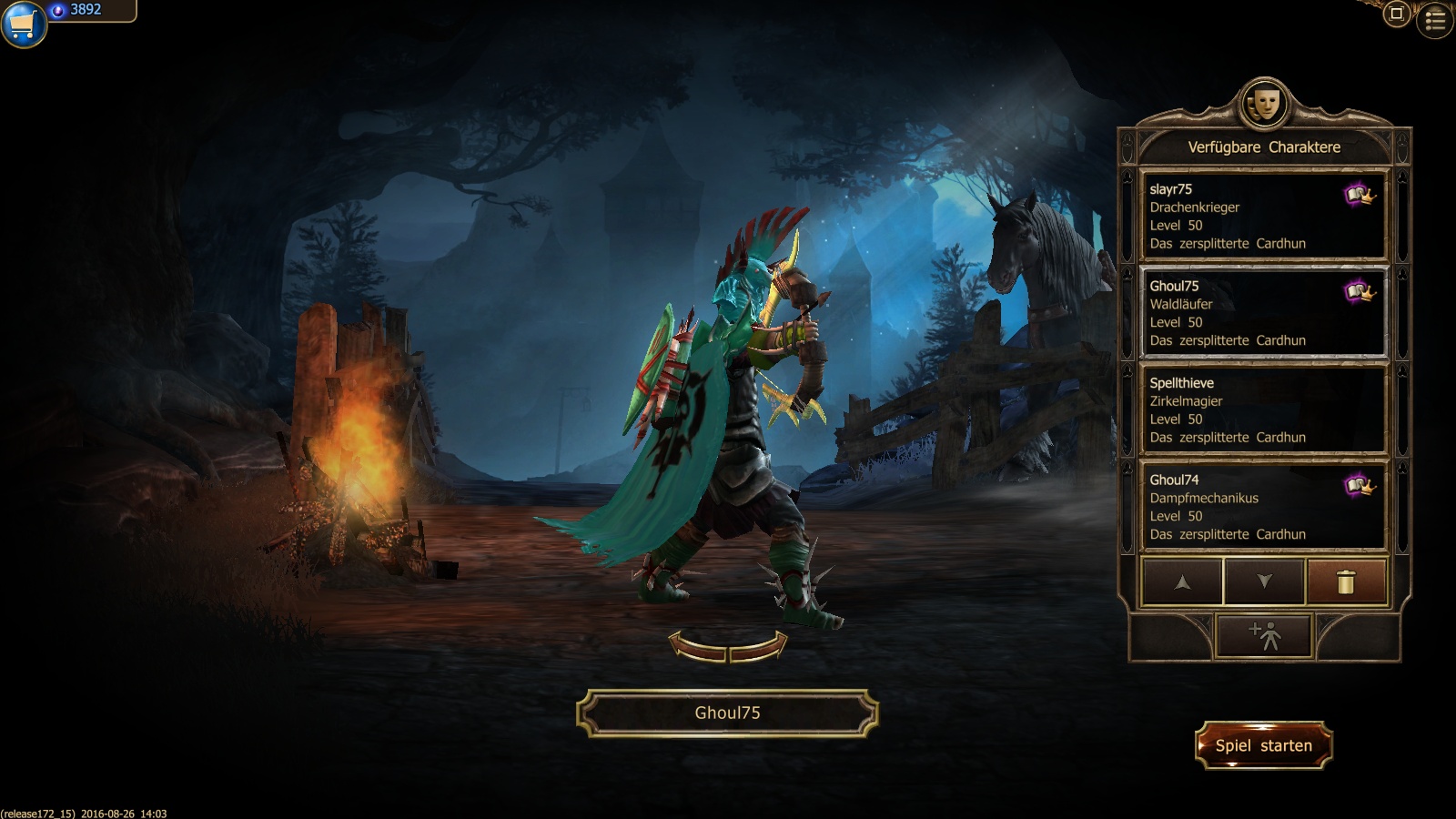The image size is (1456, 819).
Task: Move character list down with arrow button
Action: point(1264,581)
